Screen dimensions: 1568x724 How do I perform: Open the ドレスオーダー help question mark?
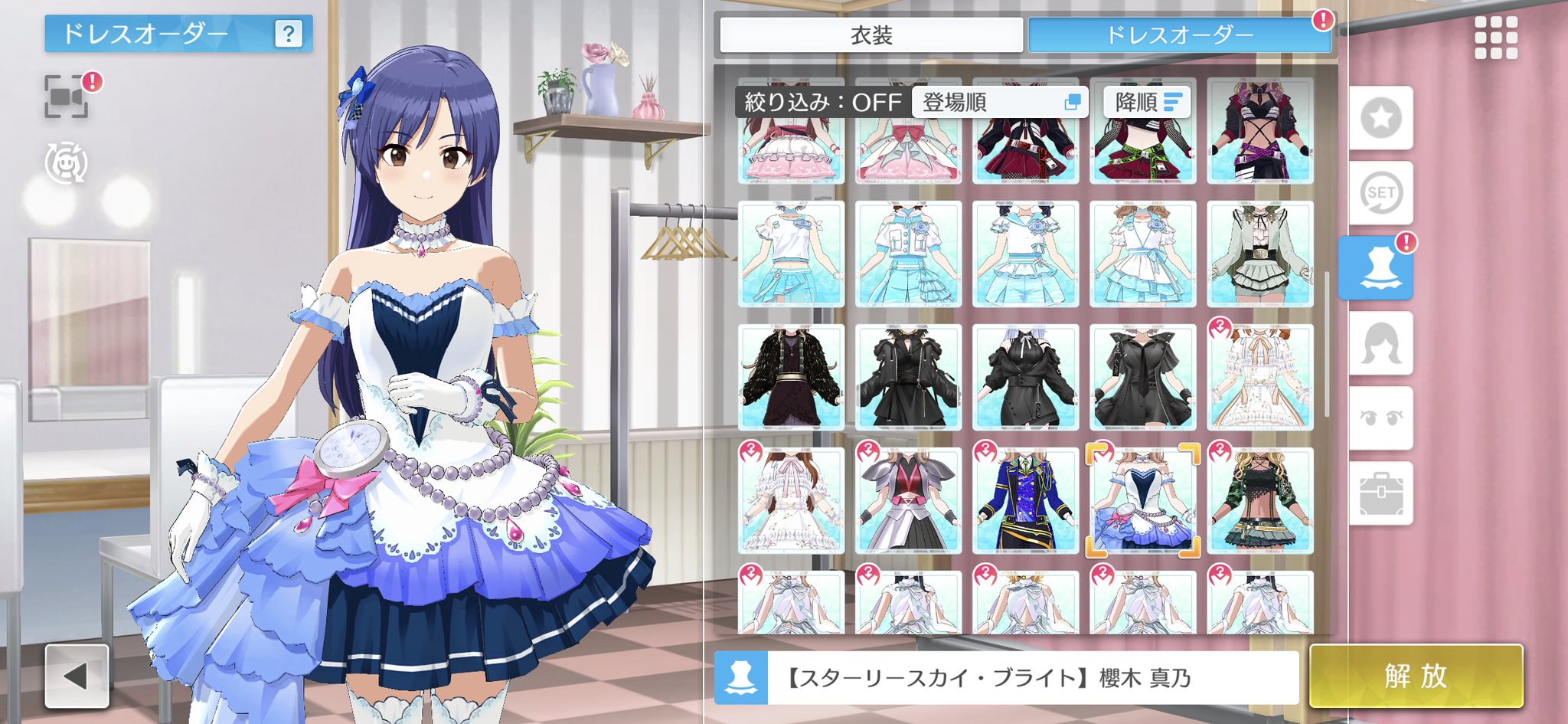coord(288,34)
